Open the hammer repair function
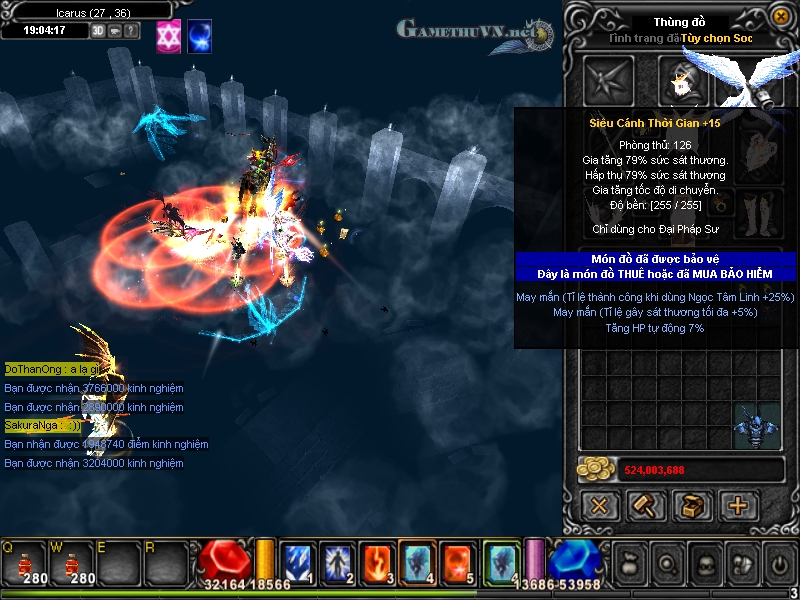 point(646,505)
